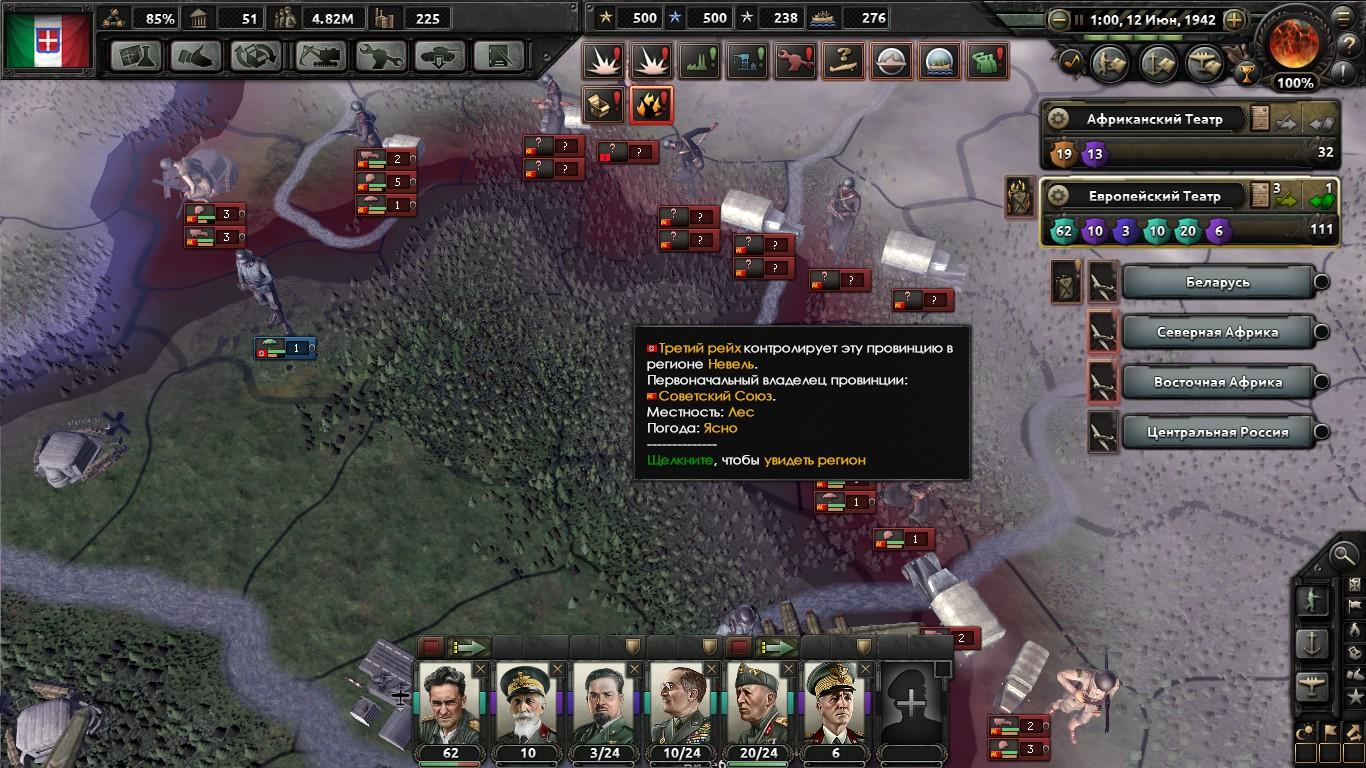
Task: Open the Беларусь air region
Action: click(1217, 282)
